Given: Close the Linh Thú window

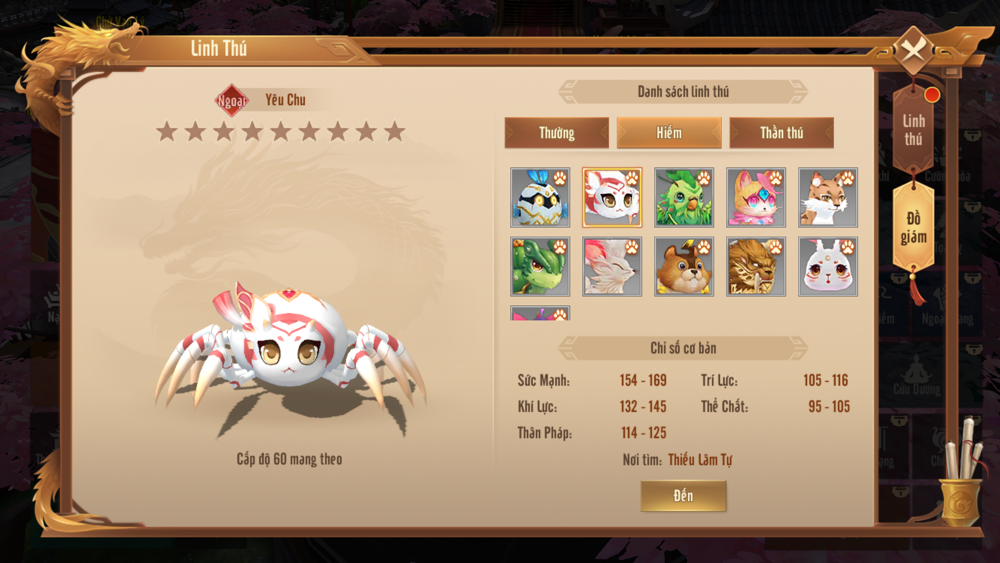Looking at the screenshot, I should tap(911, 48).
